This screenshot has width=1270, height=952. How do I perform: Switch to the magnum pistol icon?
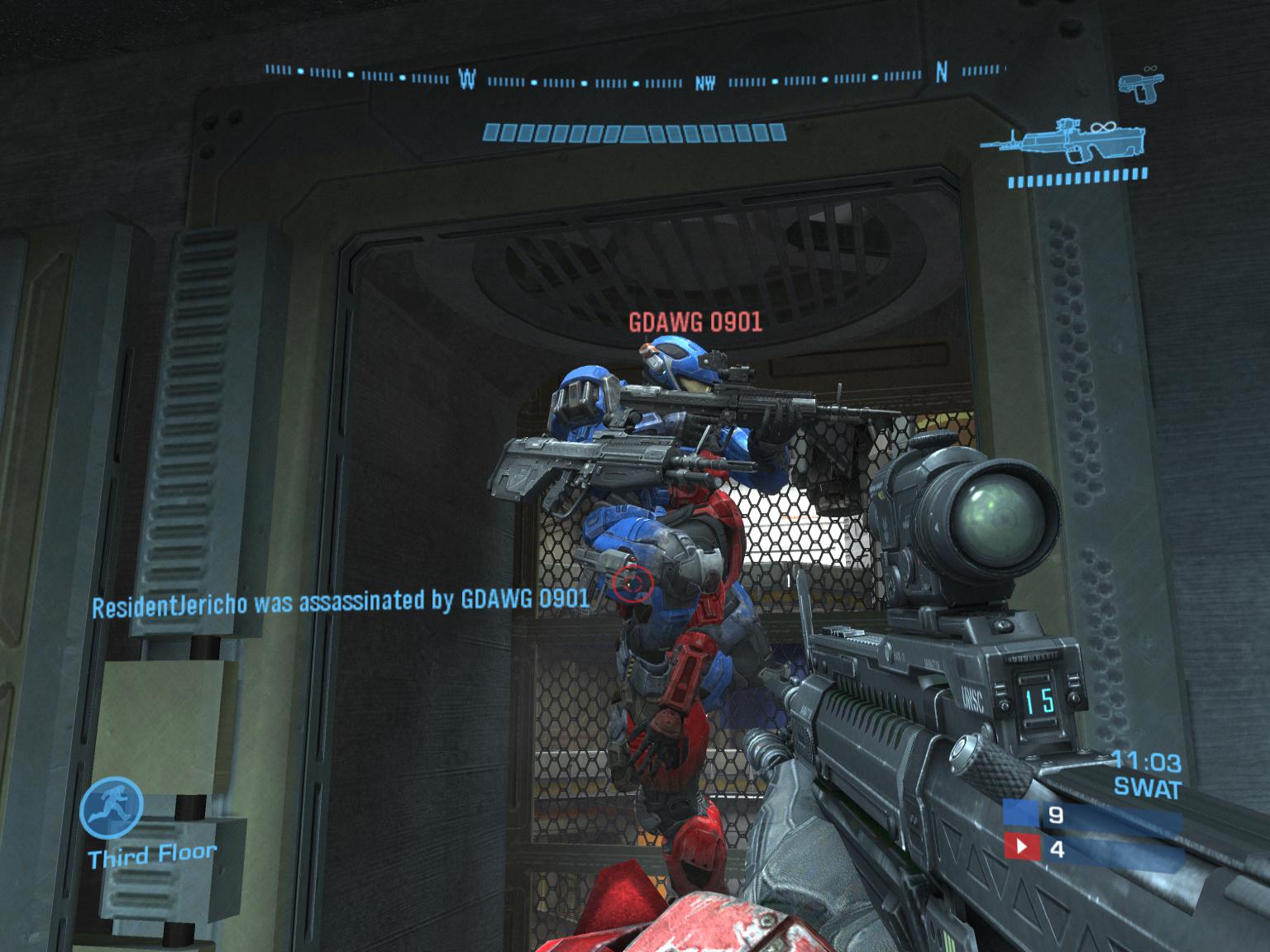1139,86
